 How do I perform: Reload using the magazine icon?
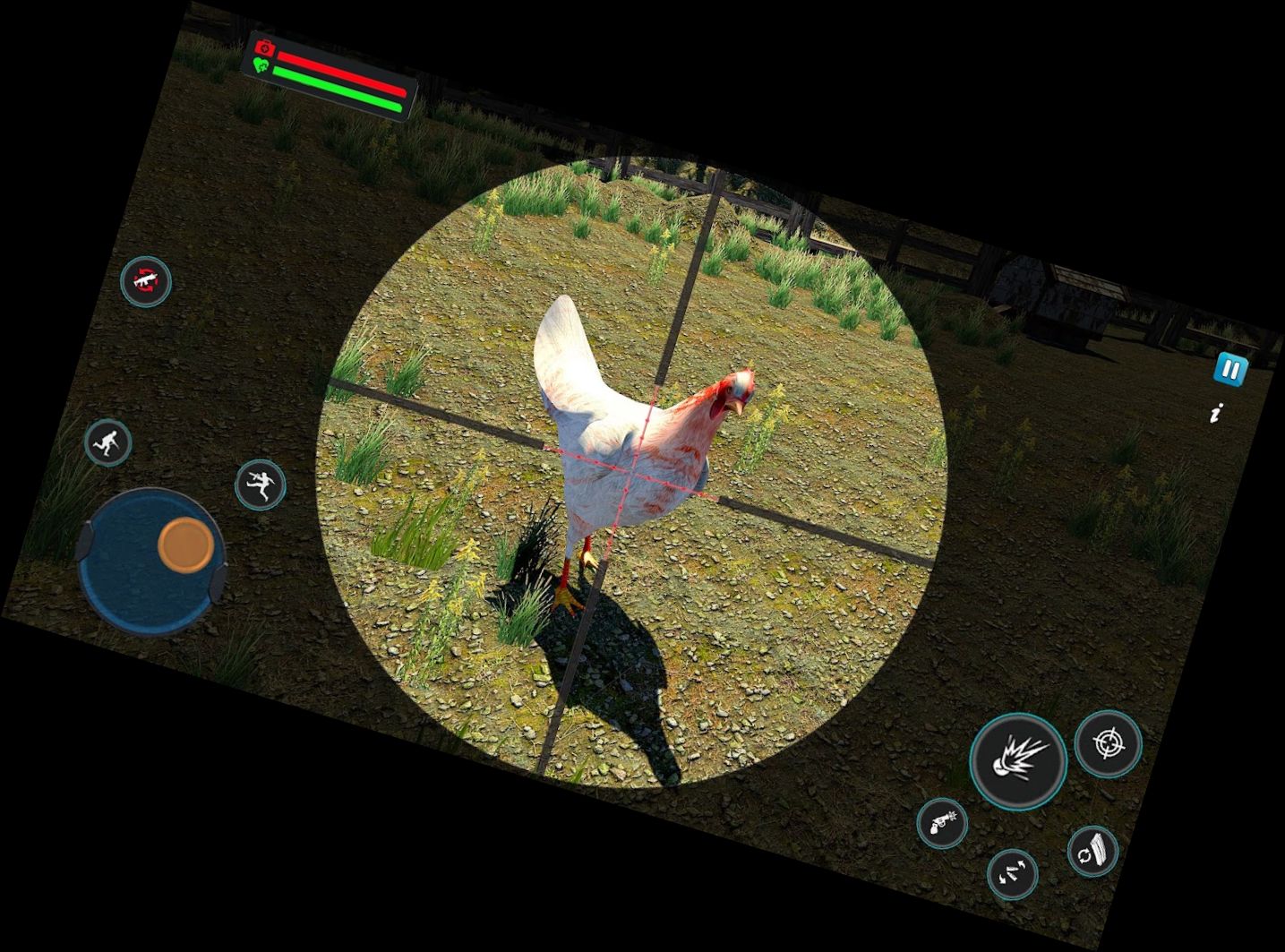point(1092,851)
